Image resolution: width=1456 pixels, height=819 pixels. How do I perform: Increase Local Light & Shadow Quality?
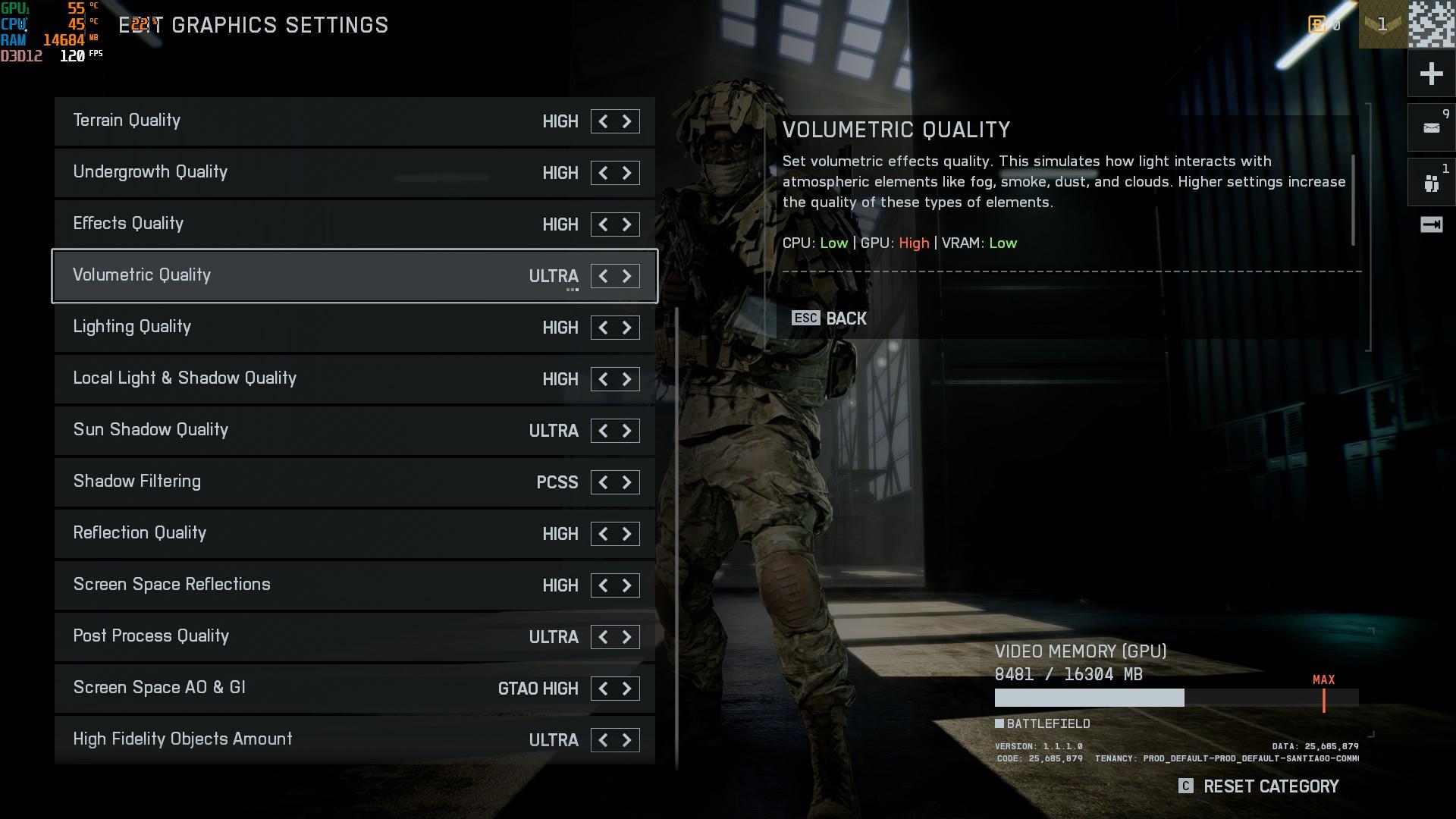click(x=627, y=379)
